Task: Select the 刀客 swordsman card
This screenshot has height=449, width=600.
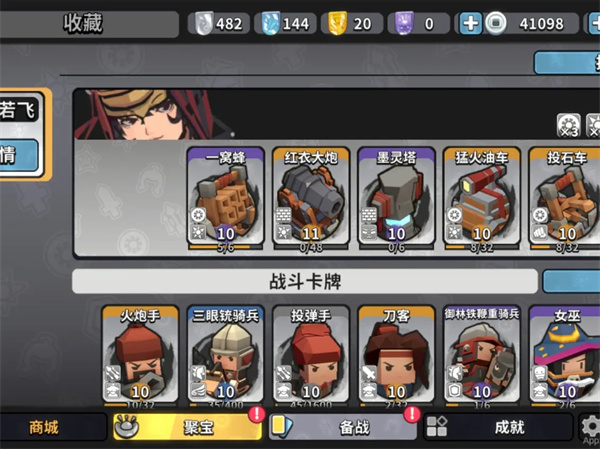Action: pos(396,355)
